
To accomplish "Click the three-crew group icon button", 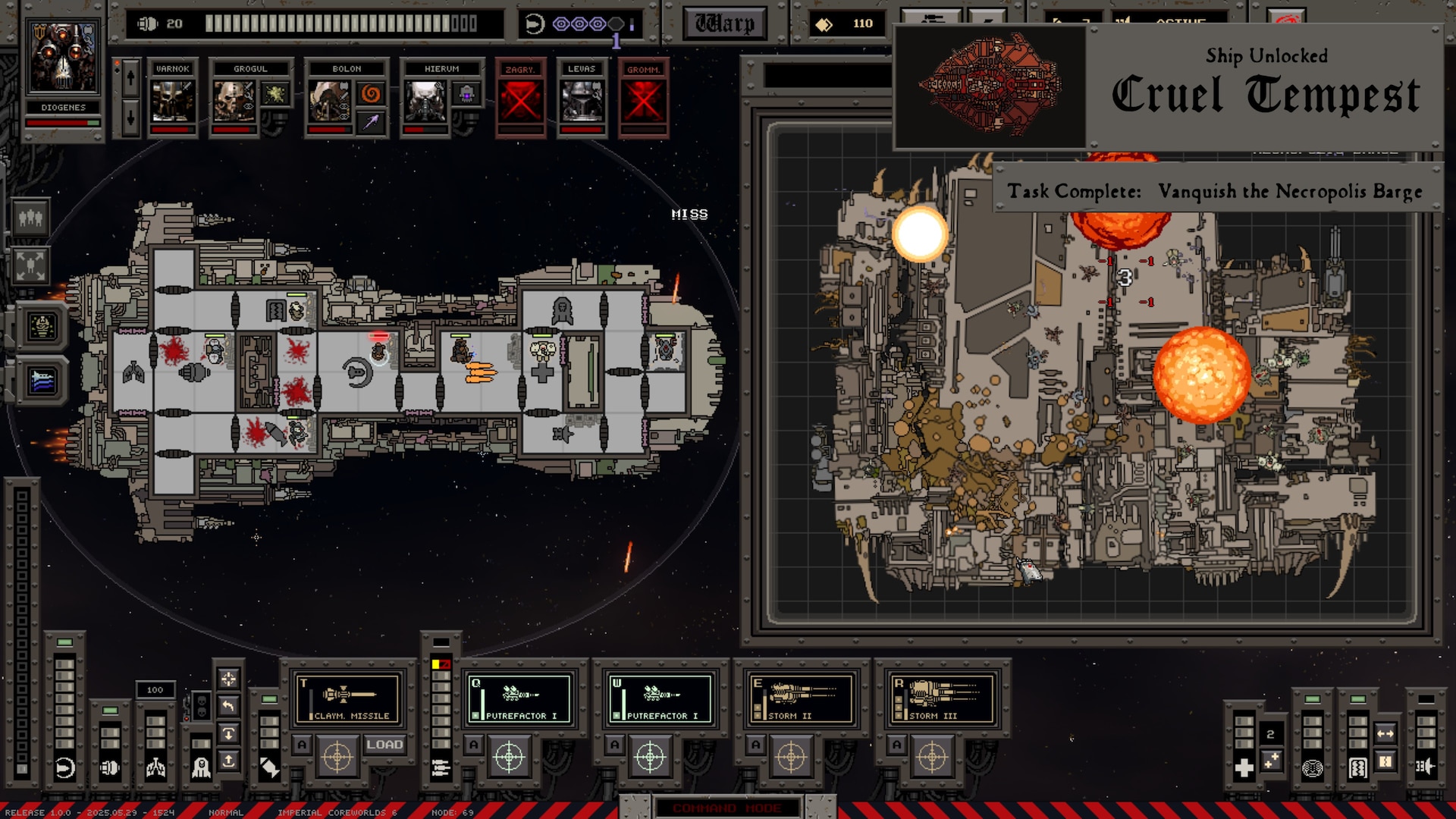I will pyautogui.click(x=30, y=218).
